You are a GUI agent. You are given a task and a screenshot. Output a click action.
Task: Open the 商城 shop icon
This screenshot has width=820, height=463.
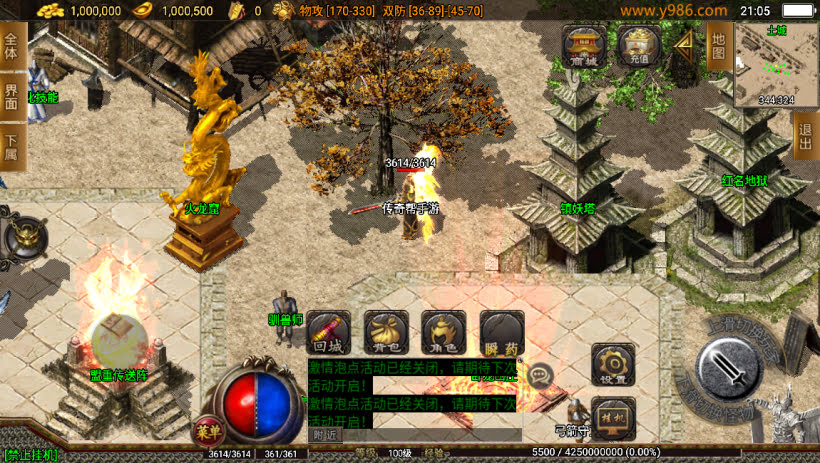point(583,47)
